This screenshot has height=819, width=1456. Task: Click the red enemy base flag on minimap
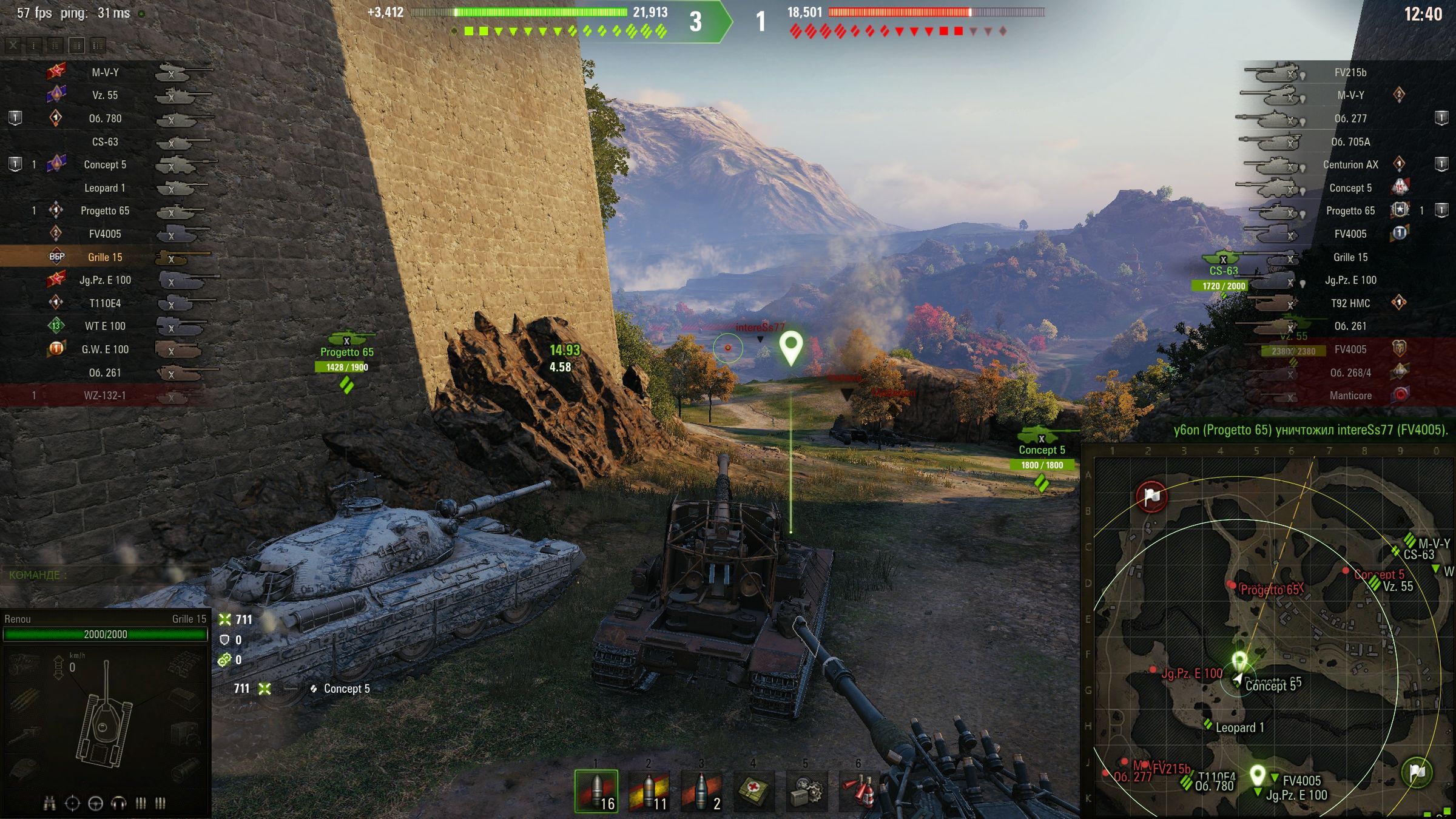[1151, 497]
